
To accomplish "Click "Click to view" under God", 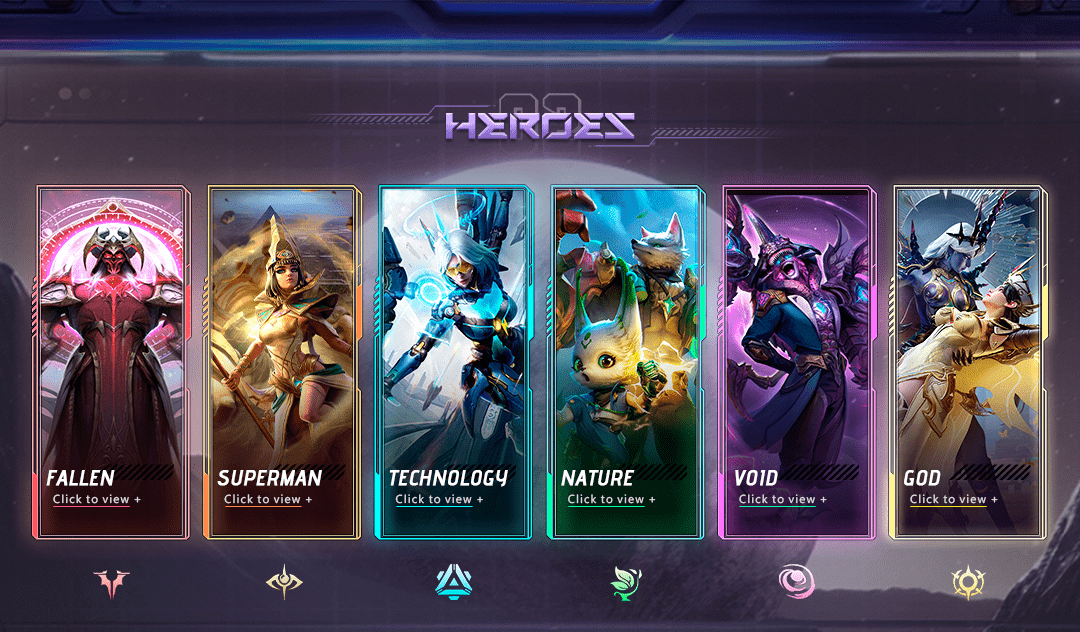I will [x=953, y=499].
